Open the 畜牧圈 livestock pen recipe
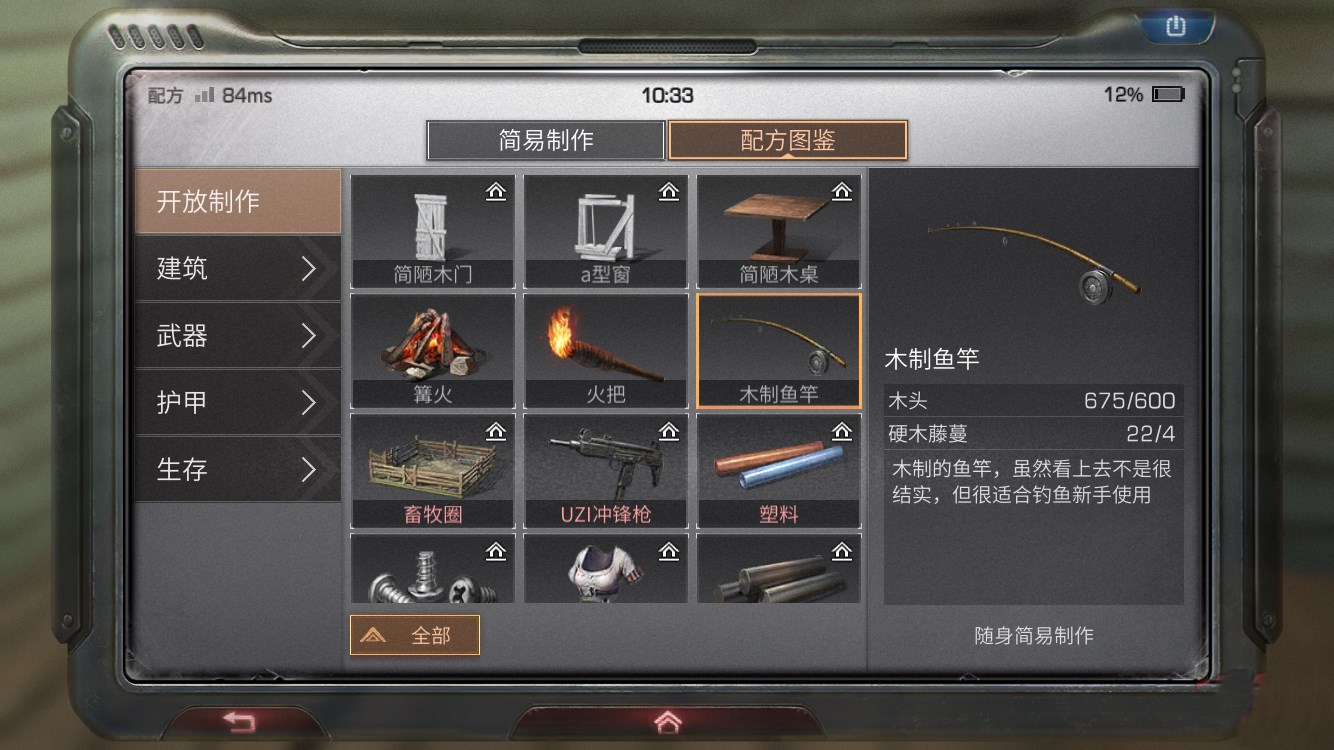This screenshot has height=750, width=1334. pyautogui.click(x=432, y=470)
